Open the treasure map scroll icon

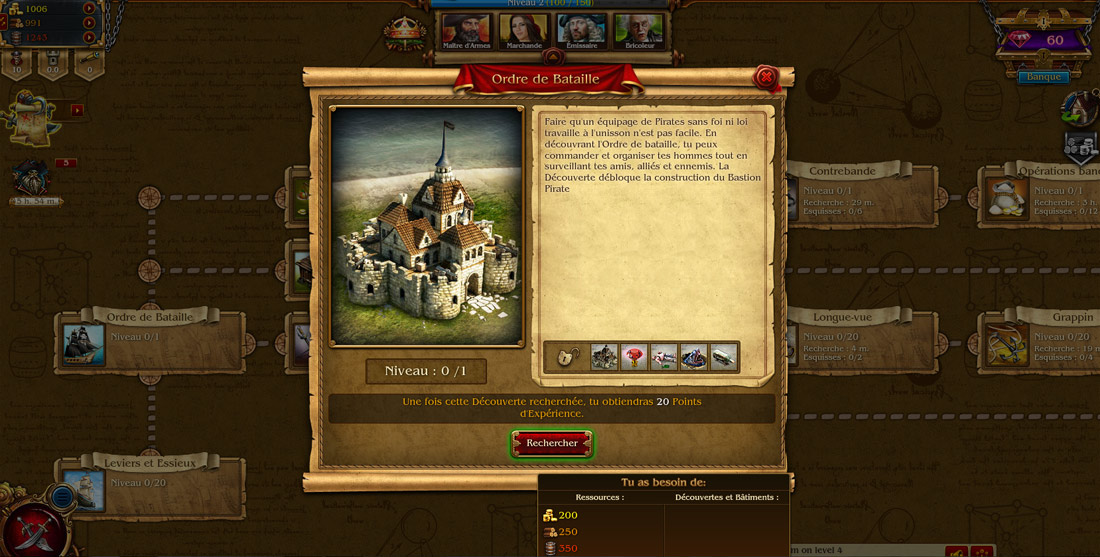pos(28,118)
